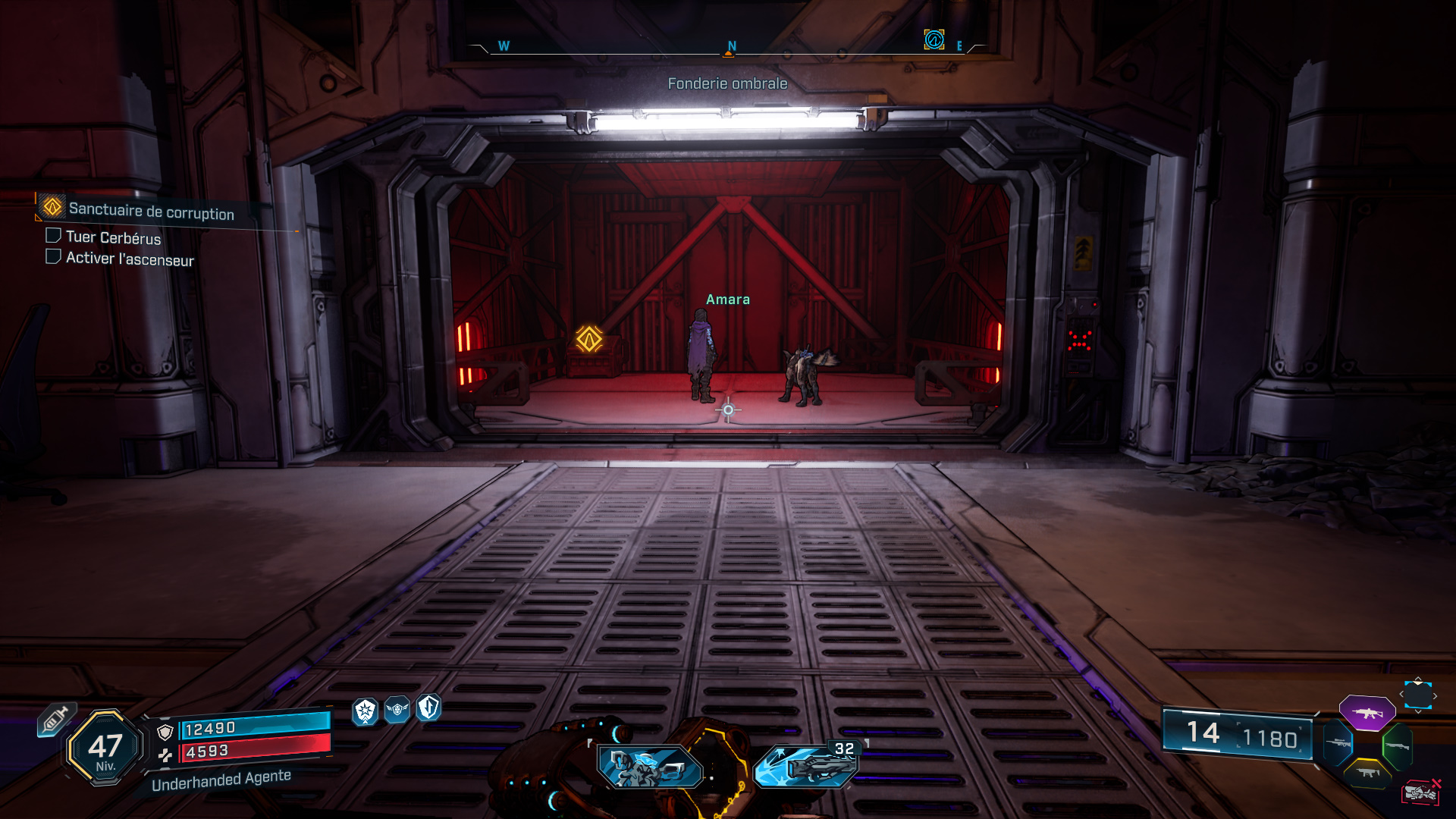Click the level 47 badge
Image resolution: width=1456 pixels, height=819 pixels.
tap(105, 748)
